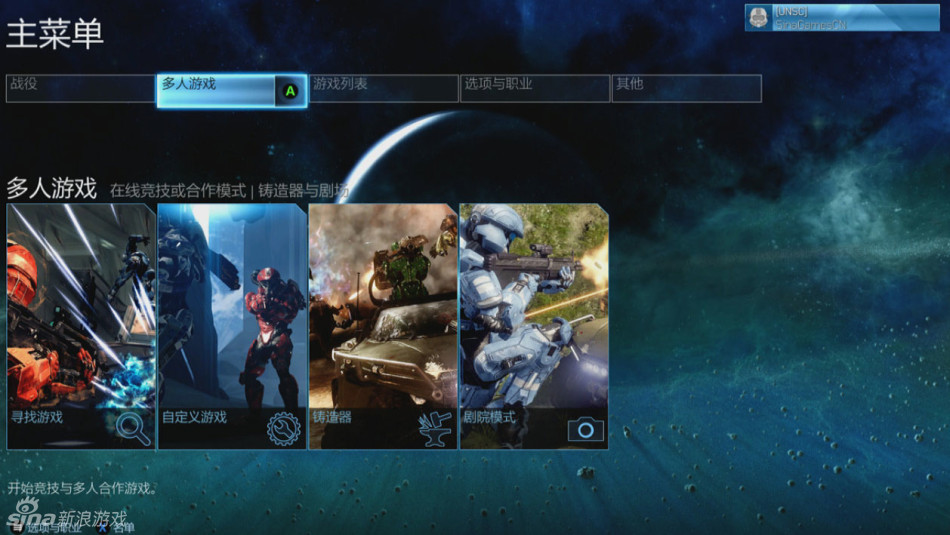Viewport: 950px width, 535px height.
Task: Switch to the 战役 campaign tab
Action: tap(81, 88)
